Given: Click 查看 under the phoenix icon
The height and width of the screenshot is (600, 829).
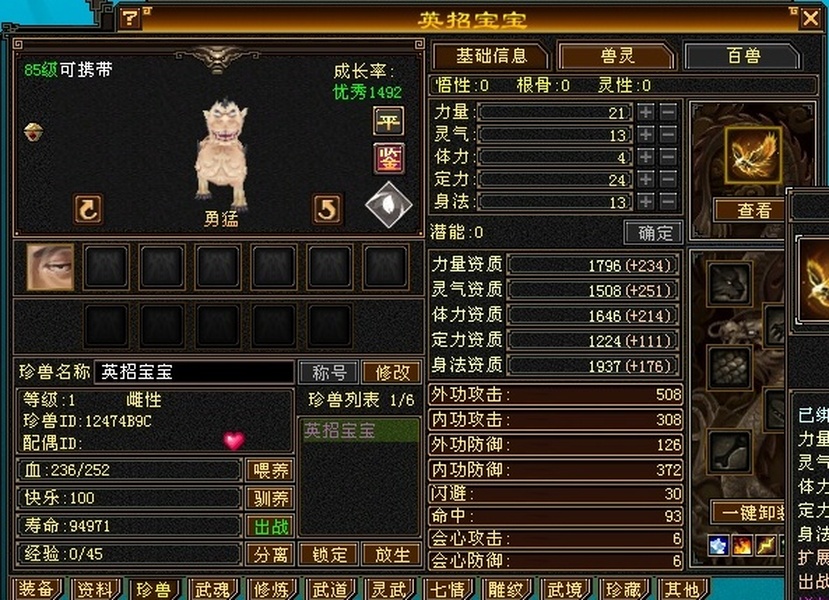Looking at the screenshot, I should (754, 210).
